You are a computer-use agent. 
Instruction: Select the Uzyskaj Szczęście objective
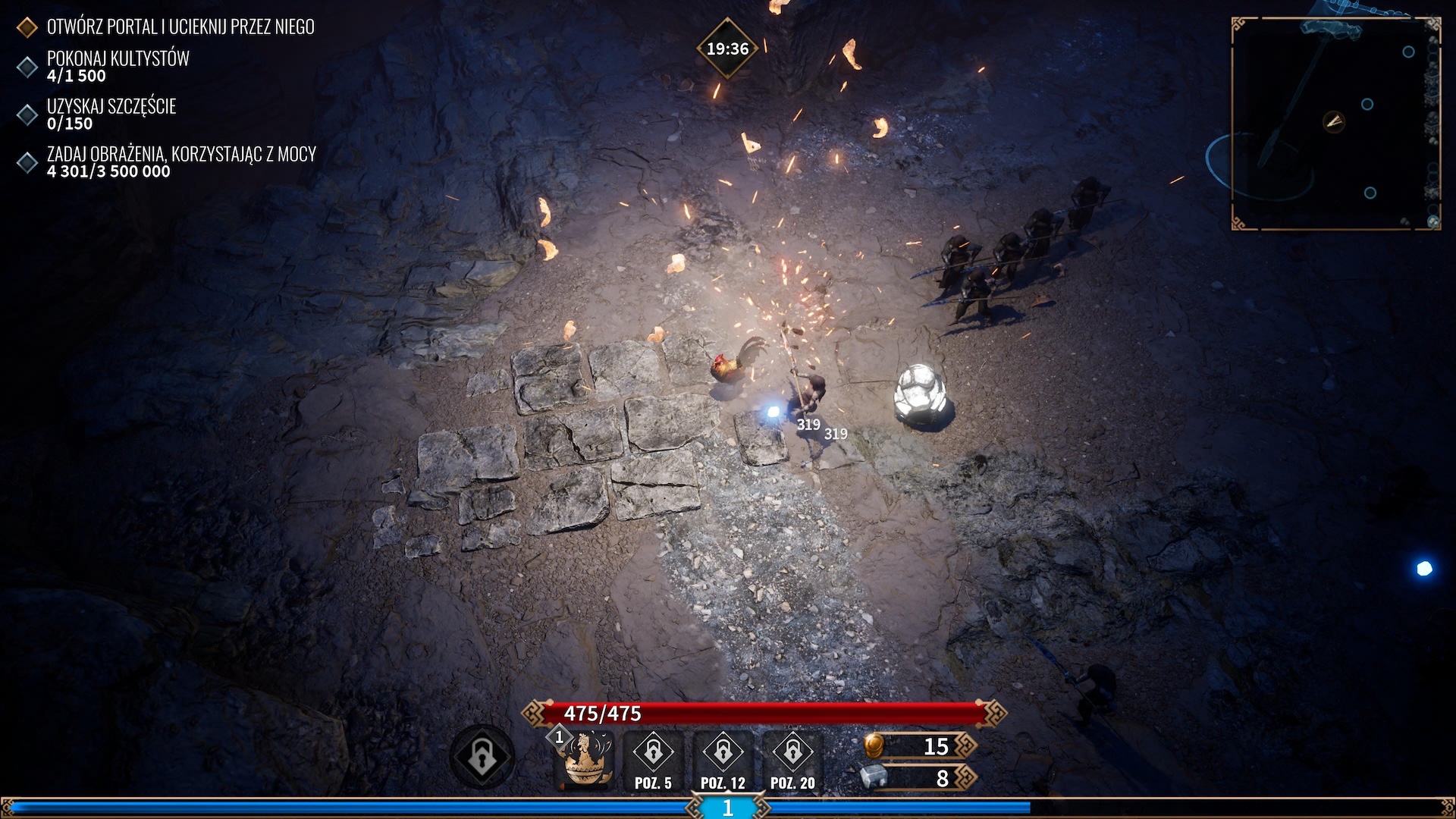click(x=111, y=114)
